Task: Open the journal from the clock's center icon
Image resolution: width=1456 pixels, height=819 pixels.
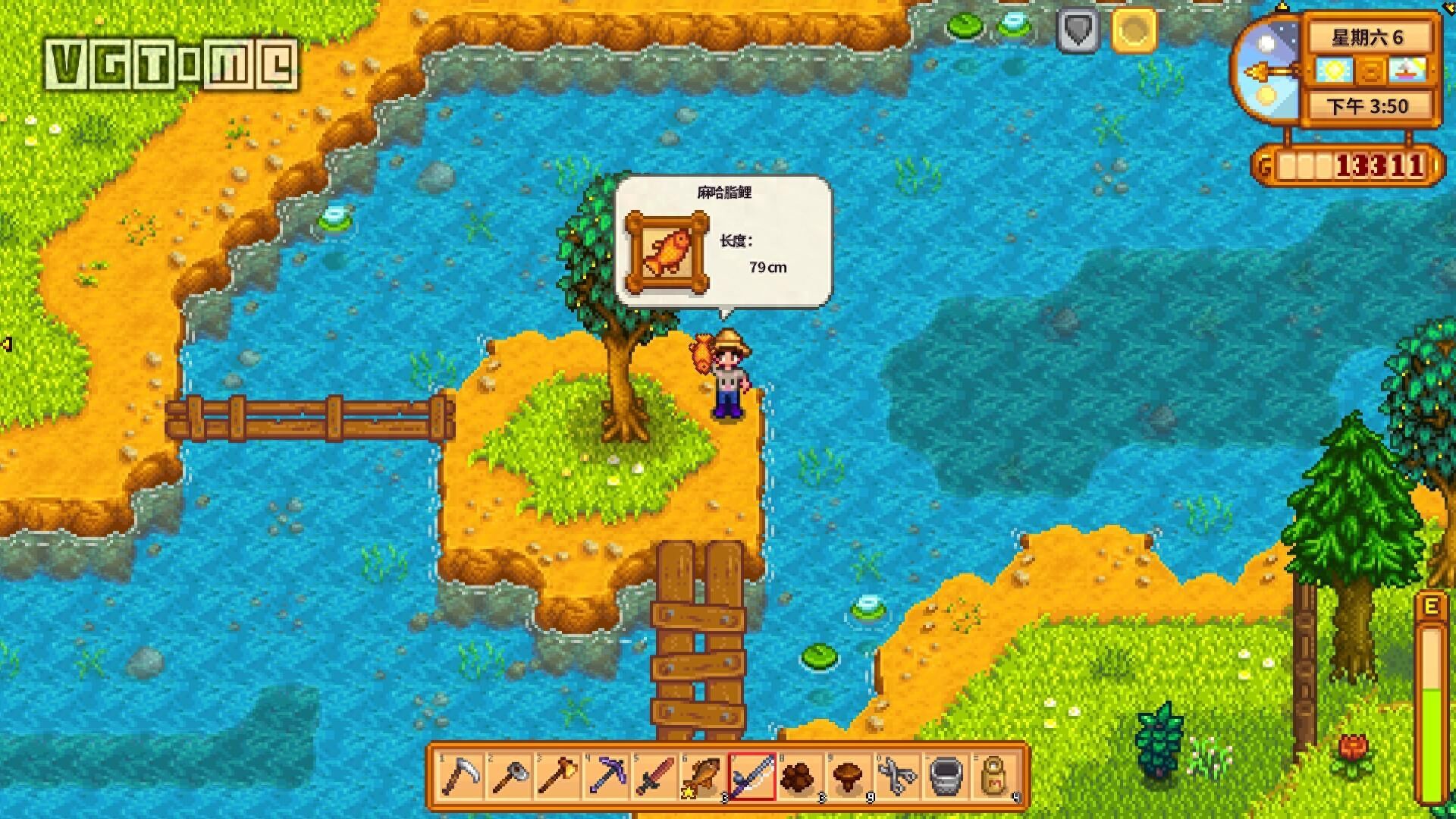Action: pos(1371,71)
